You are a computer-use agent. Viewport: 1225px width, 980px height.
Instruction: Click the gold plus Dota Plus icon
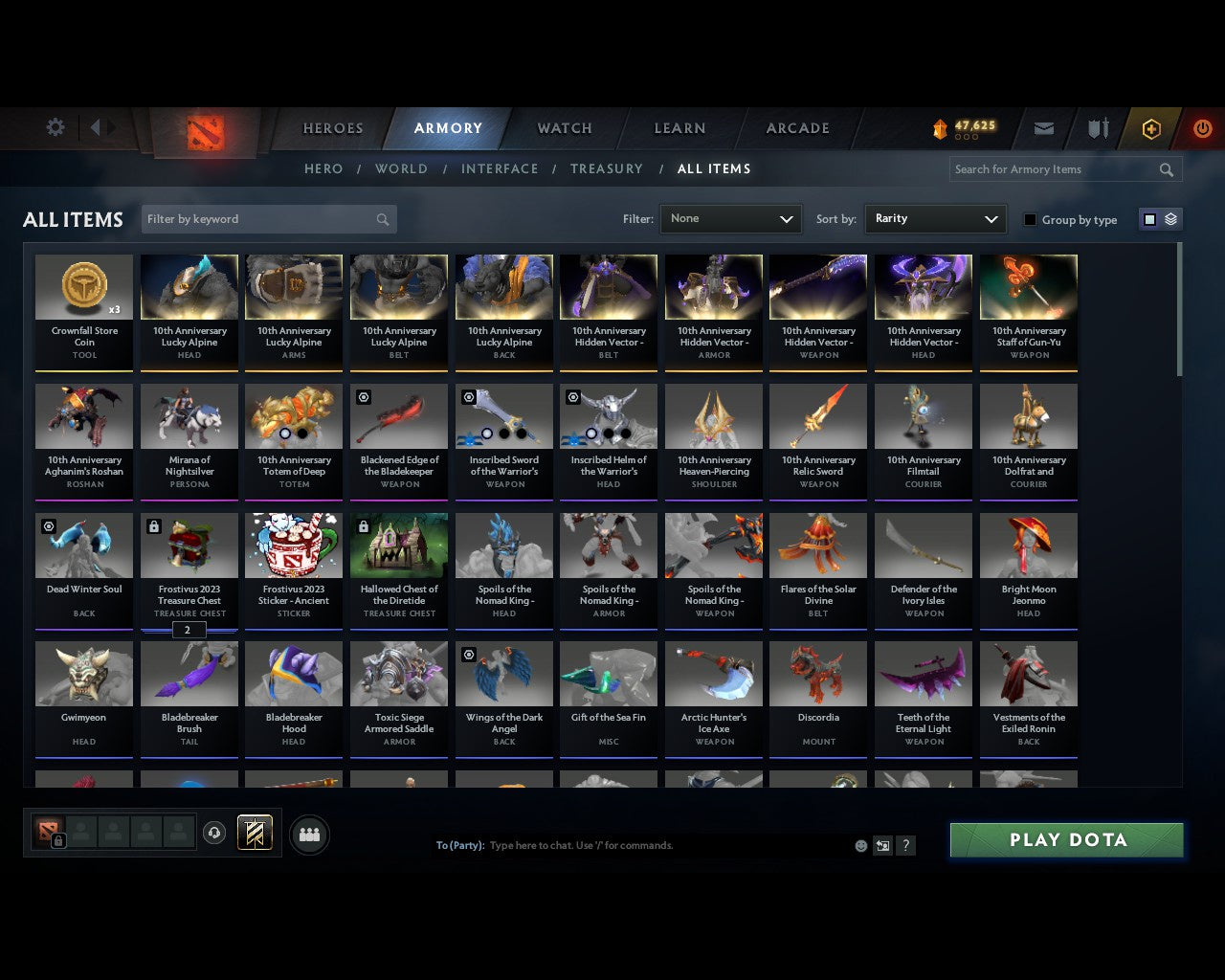[x=1151, y=128]
